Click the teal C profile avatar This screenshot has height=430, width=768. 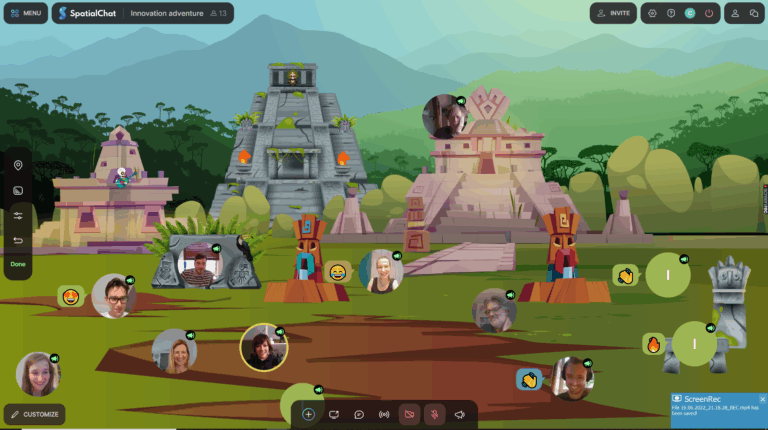point(690,13)
